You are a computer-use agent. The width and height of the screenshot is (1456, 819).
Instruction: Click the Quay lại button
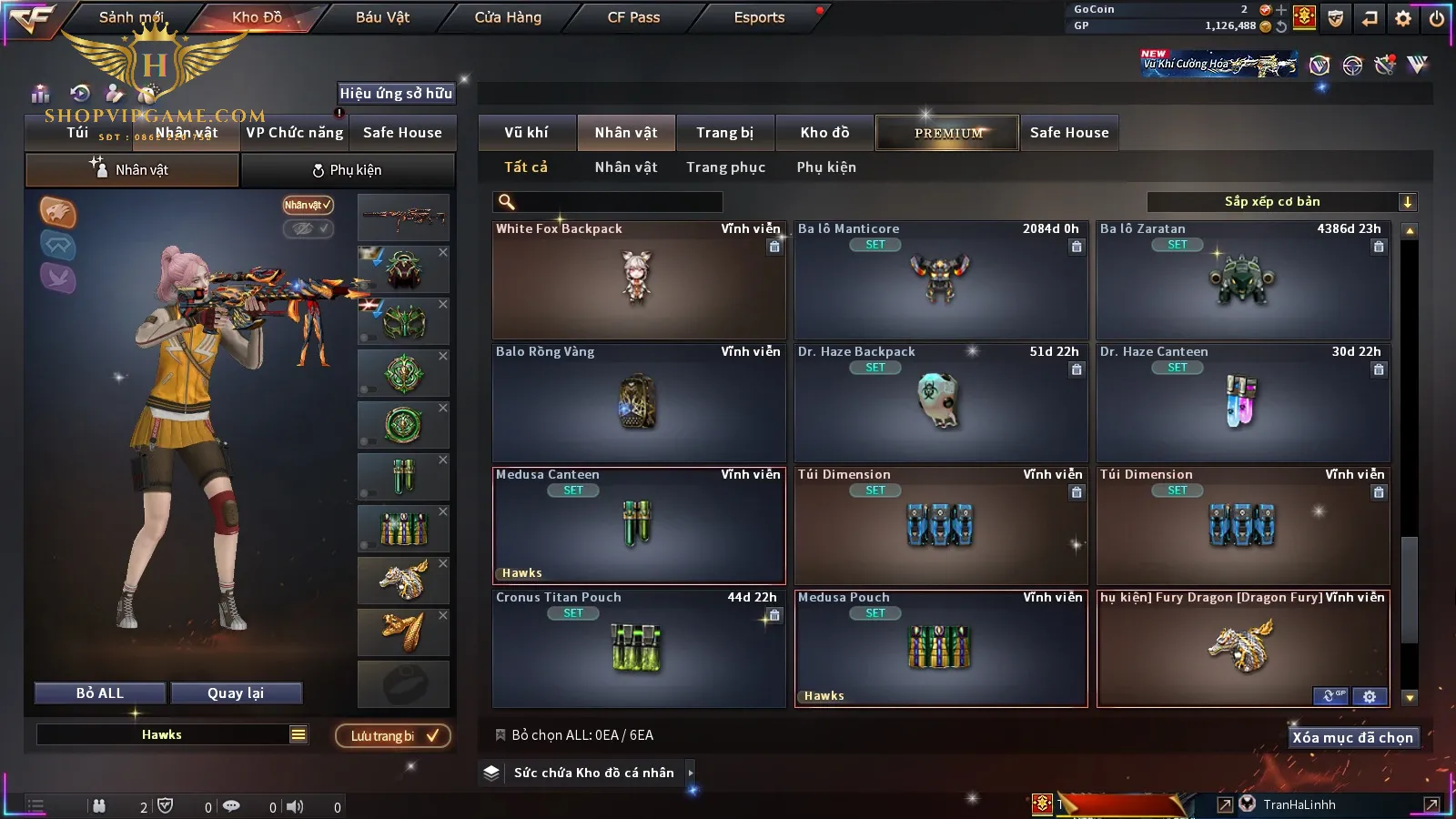point(236,693)
